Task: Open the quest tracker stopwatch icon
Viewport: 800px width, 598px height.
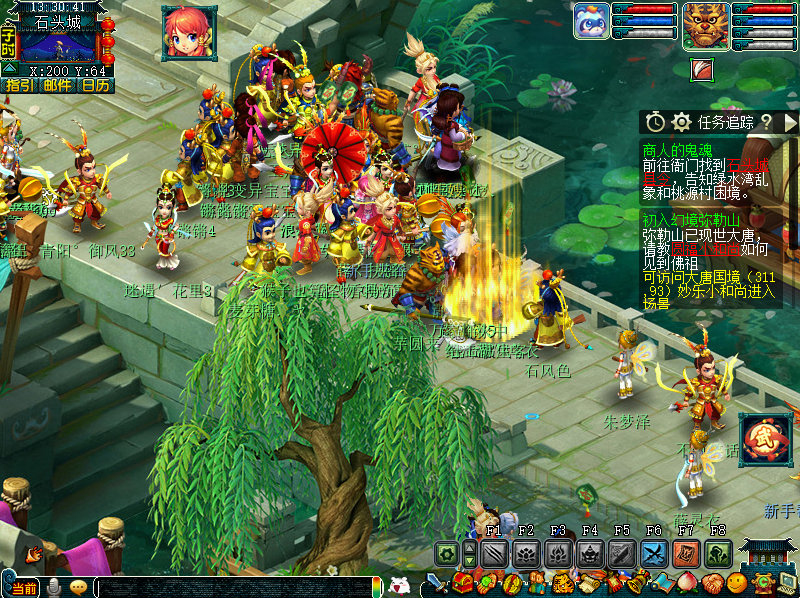Action: tap(655, 122)
